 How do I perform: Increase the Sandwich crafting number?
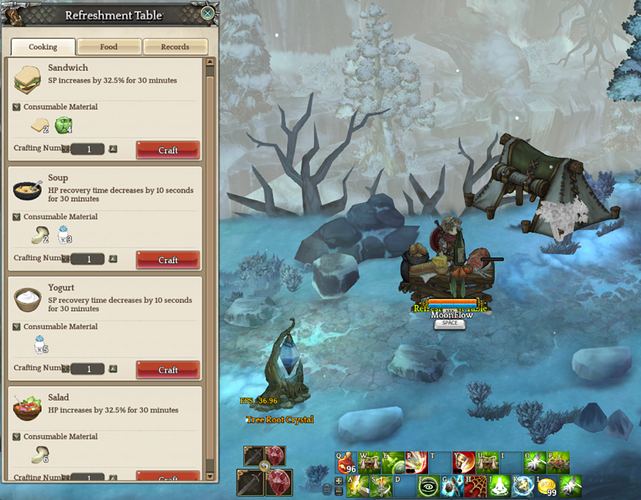tap(113, 149)
